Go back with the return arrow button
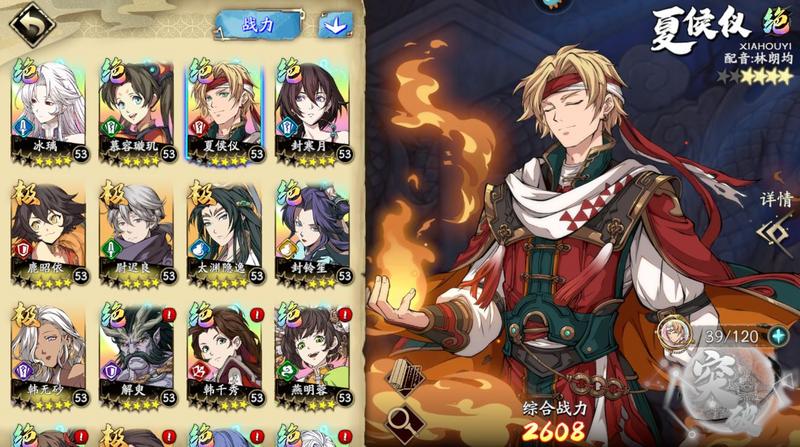The width and height of the screenshot is (800, 447). [x=31, y=20]
